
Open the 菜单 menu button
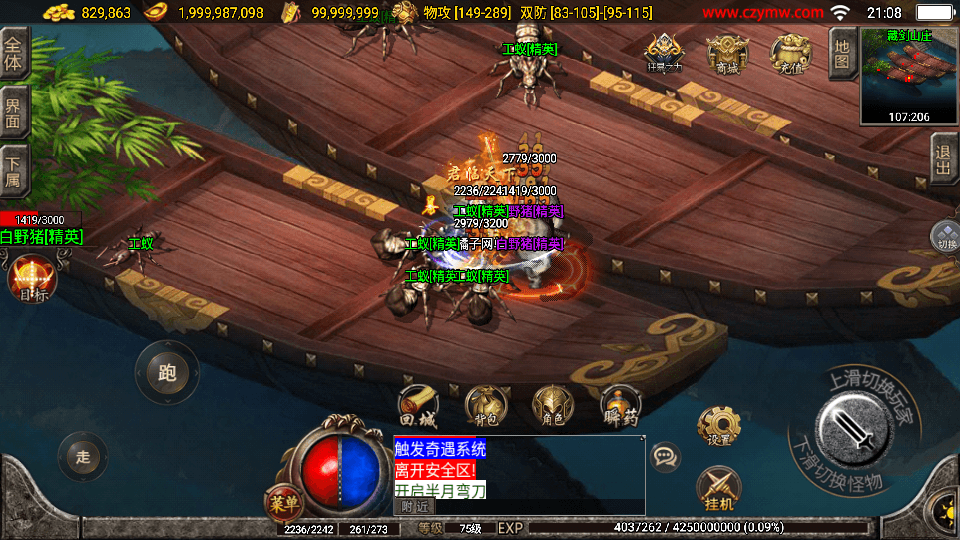[x=283, y=500]
